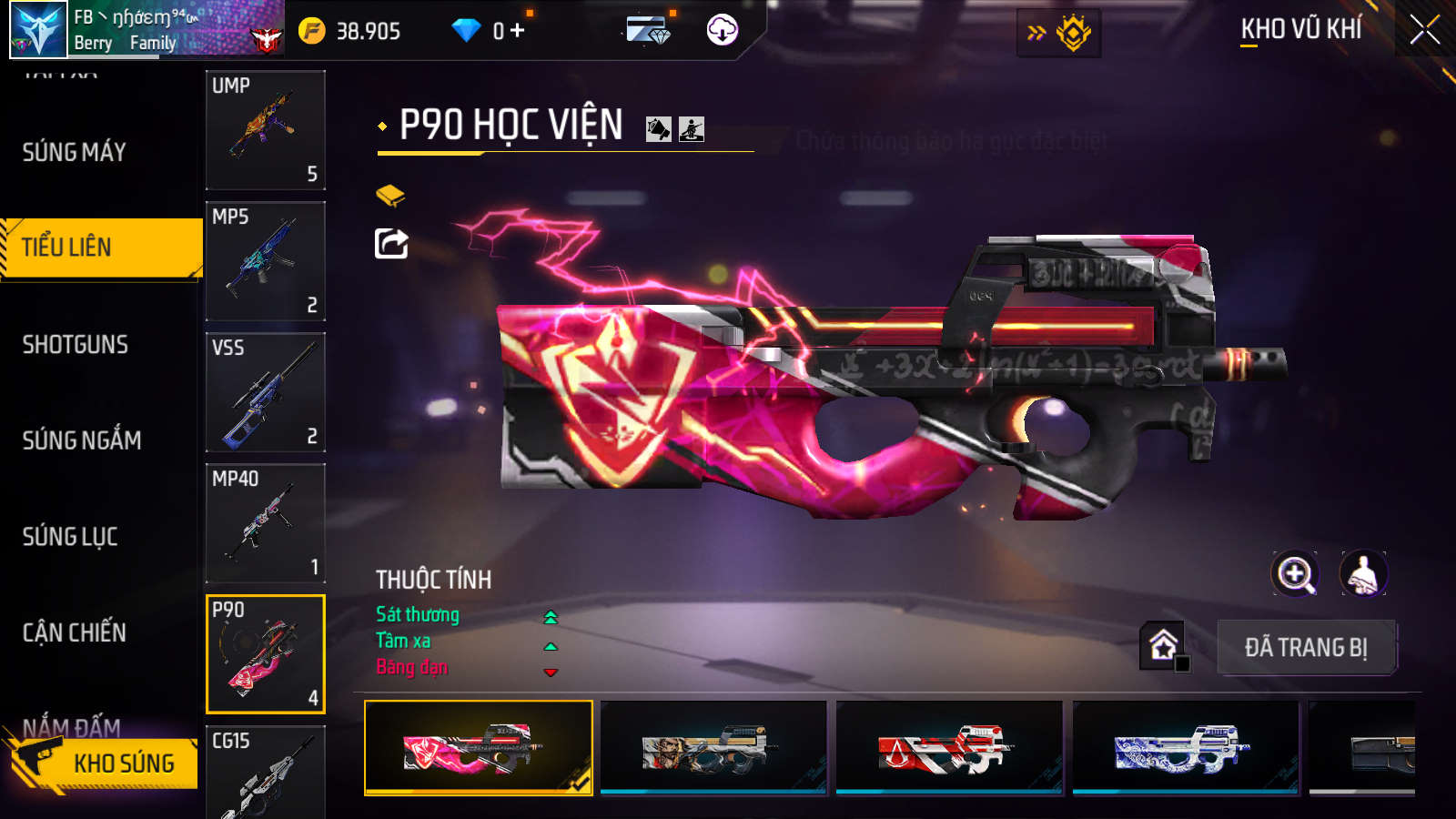Image resolution: width=1456 pixels, height=819 pixels.
Task: Close the weapon armory screen
Action: pyautogui.click(x=1424, y=30)
